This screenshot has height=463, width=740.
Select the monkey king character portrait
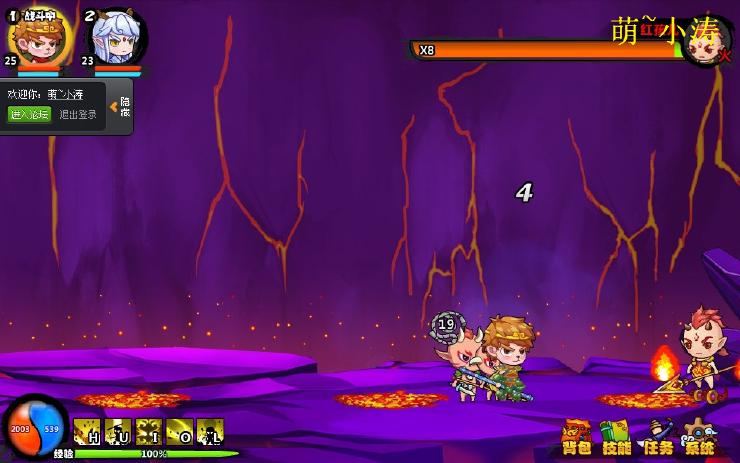coord(40,38)
